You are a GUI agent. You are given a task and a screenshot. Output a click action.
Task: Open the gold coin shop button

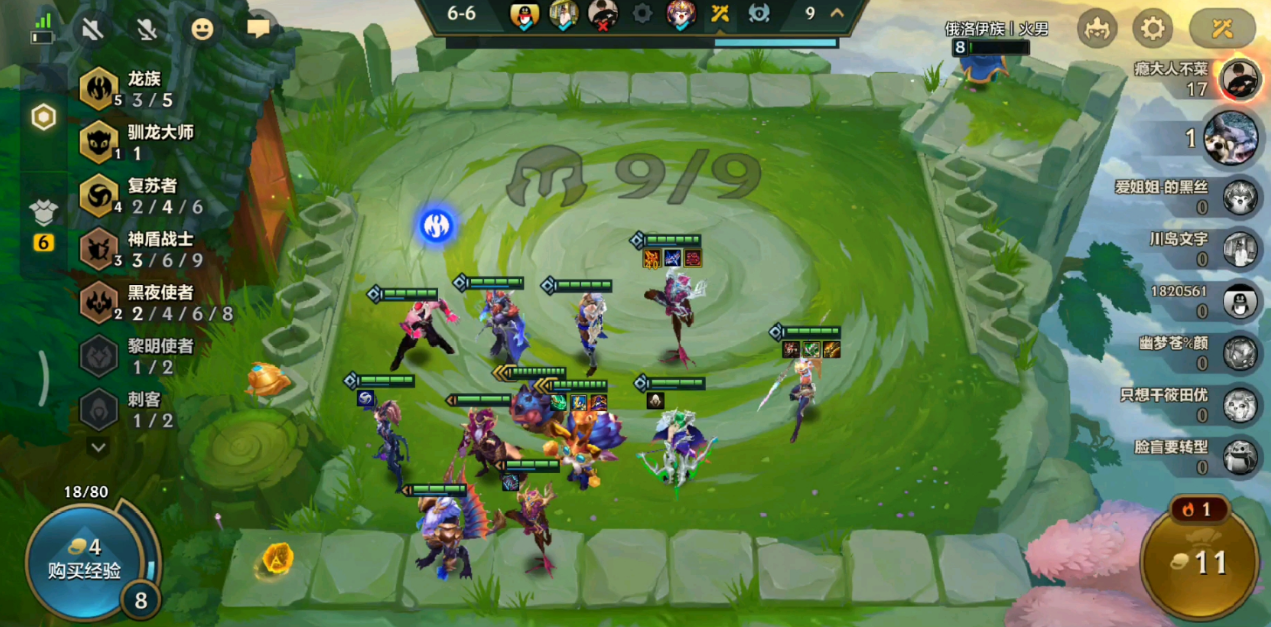click(x=1199, y=561)
